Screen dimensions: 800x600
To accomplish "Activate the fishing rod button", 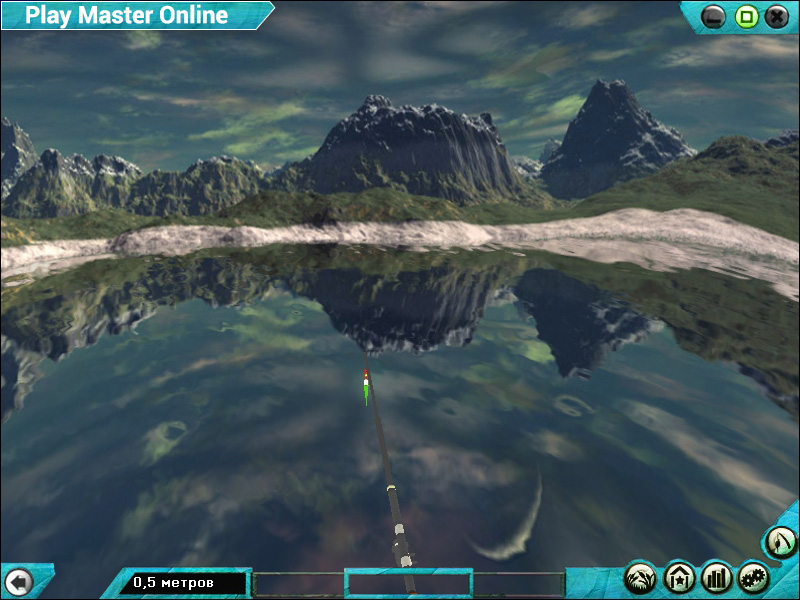I will [780, 543].
